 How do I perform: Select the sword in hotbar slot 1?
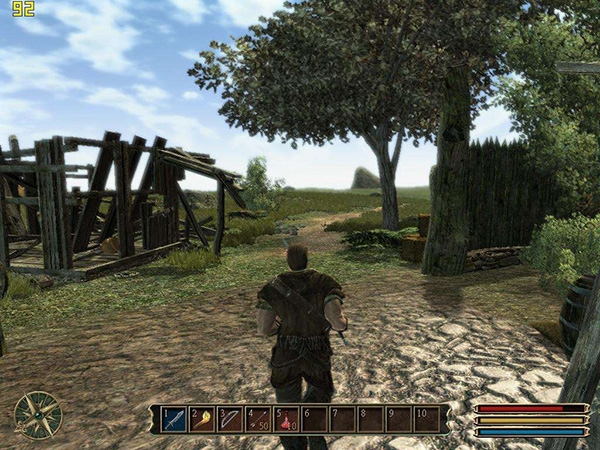pos(173,418)
